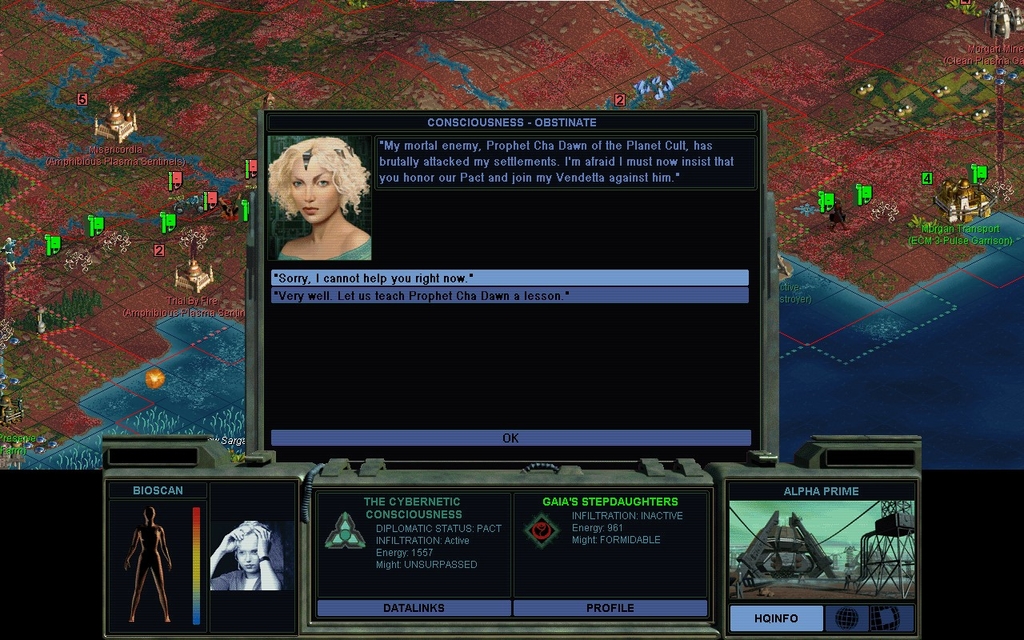Viewport: 1024px width, 640px height.
Task: Click the Consciousness leader portrait
Action: click(320, 198)
